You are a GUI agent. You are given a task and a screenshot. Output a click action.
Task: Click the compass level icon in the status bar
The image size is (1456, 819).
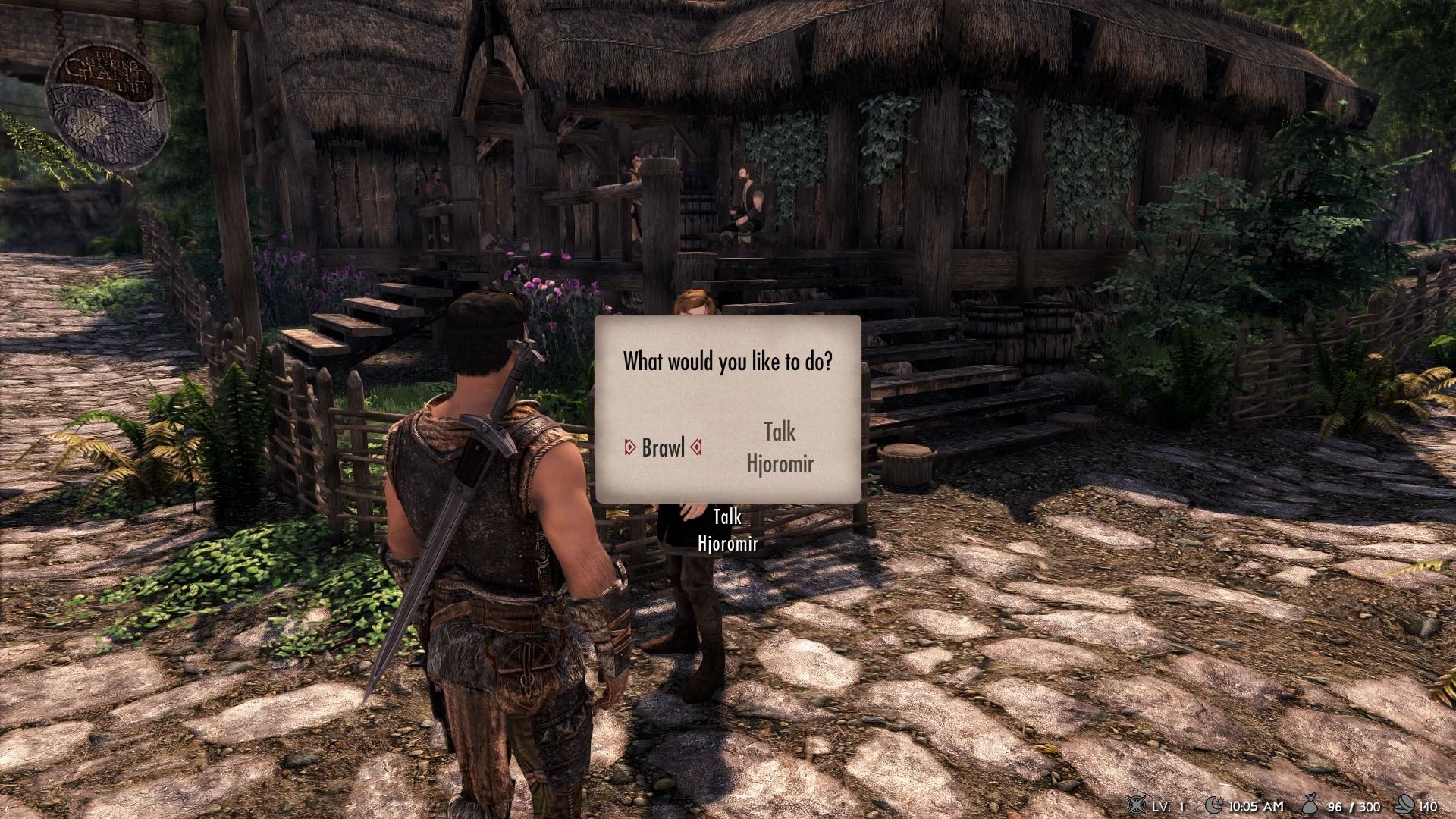point(1135,806)
